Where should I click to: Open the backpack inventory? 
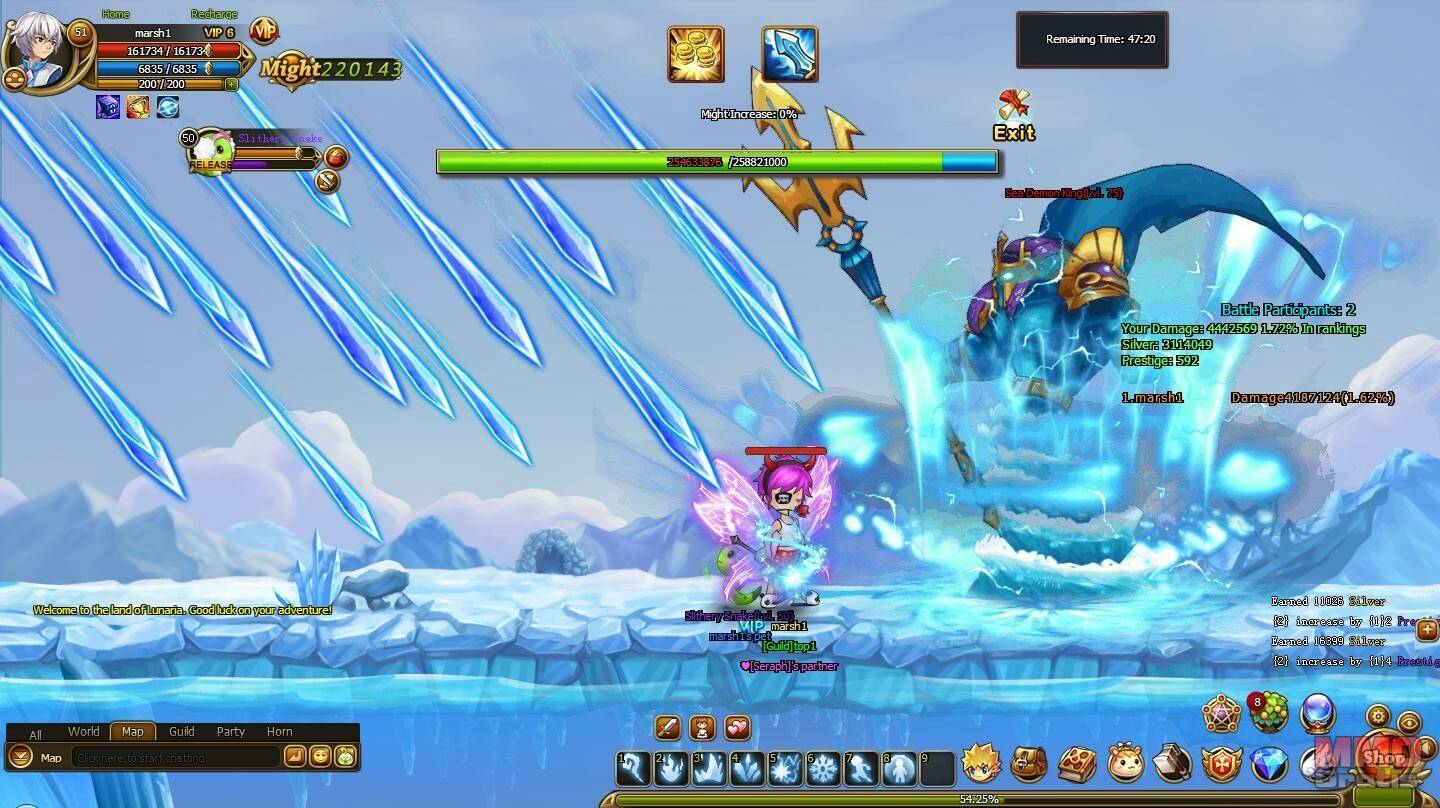1029,764
